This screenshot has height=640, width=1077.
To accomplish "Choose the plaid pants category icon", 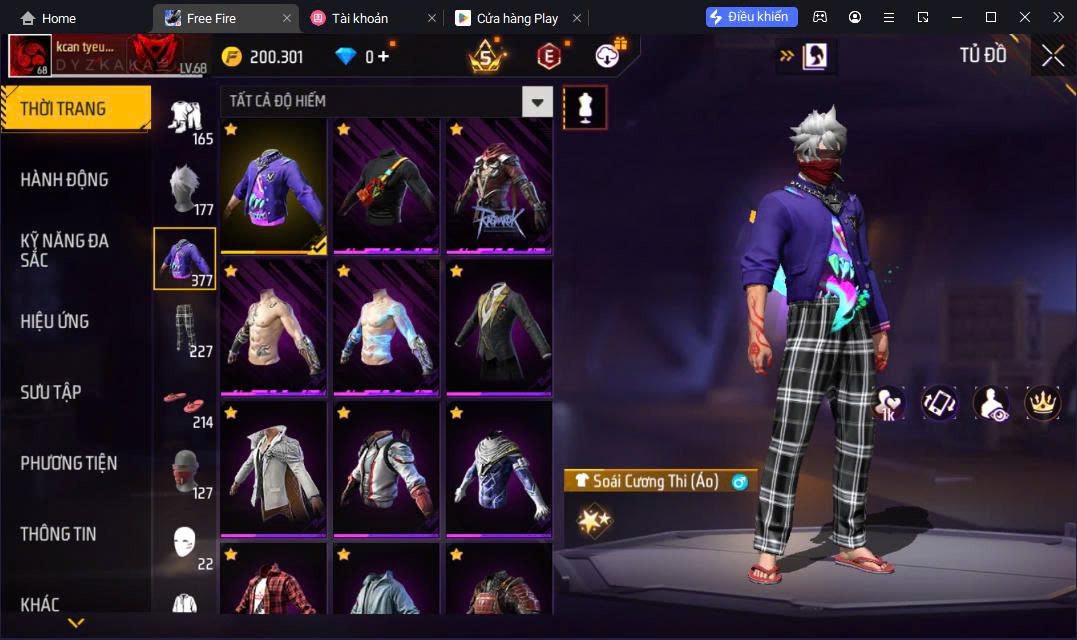I will 183,328.
